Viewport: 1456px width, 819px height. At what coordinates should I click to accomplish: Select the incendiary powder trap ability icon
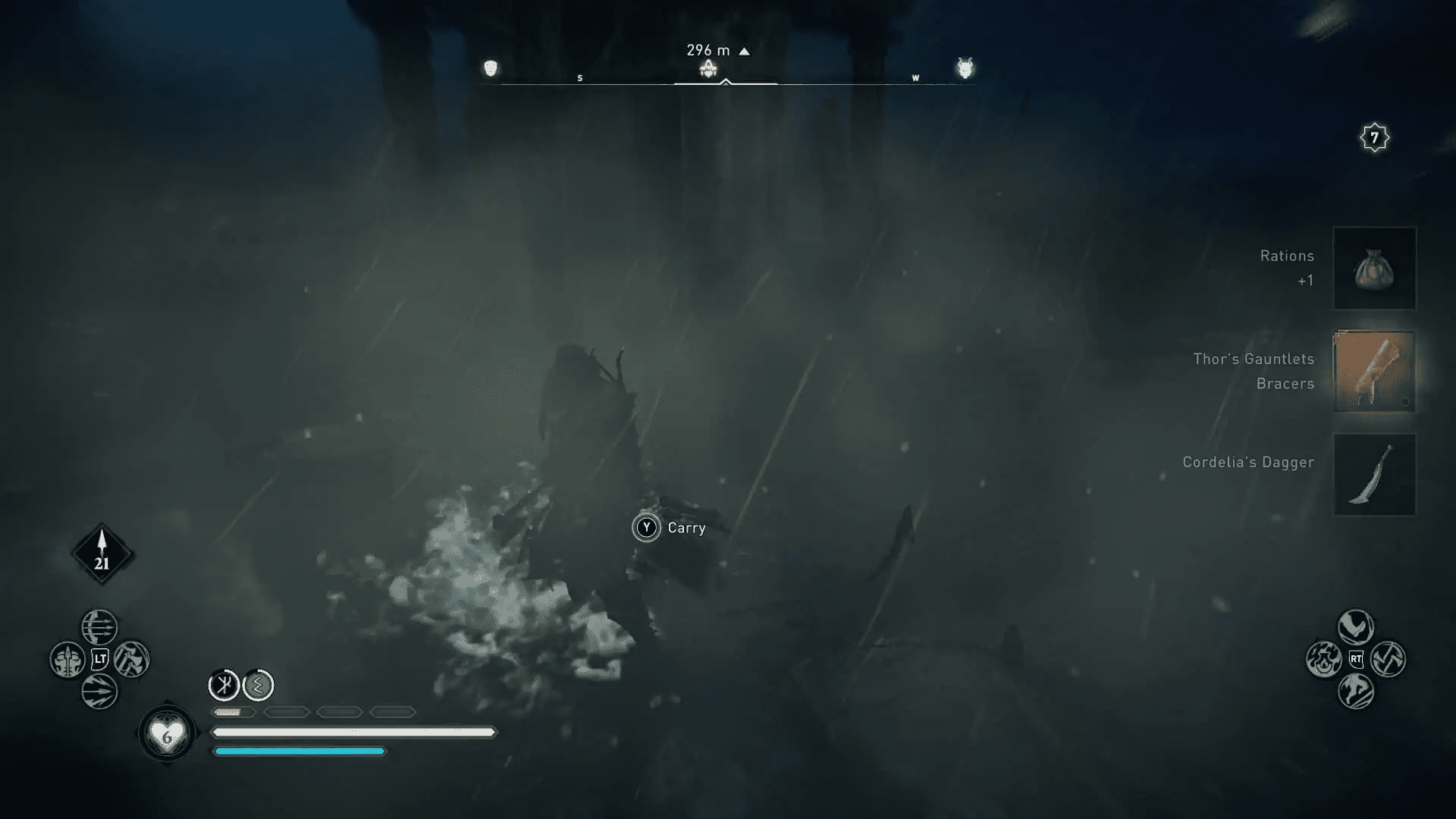pyautogui.click(x=1324, y=659)
